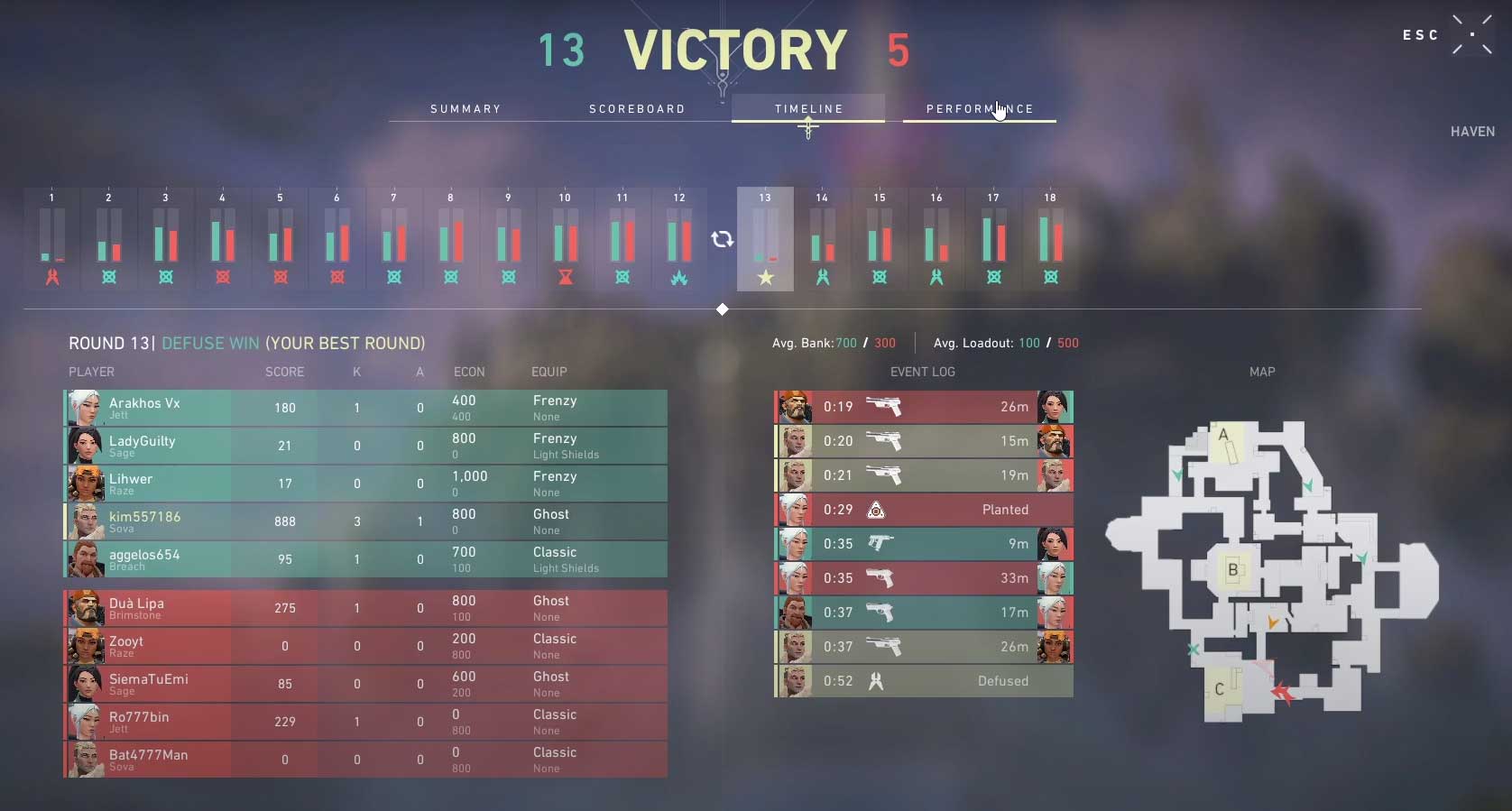This screenshot has height=811, width=1512.
Task: View round 12 in the timeline
Action: point(679,238)
